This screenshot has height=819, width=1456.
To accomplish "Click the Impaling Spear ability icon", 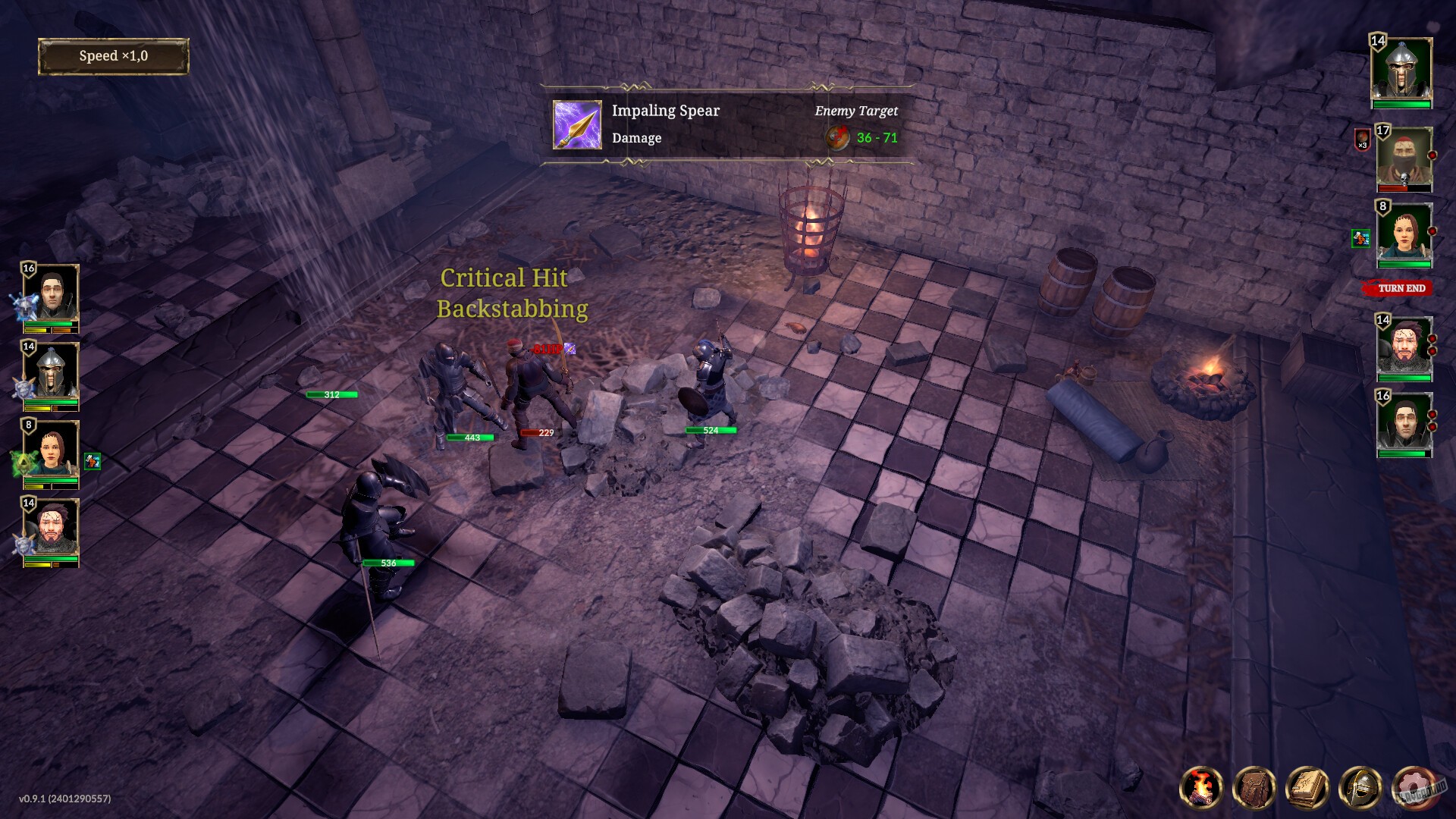I will point(576,124).
